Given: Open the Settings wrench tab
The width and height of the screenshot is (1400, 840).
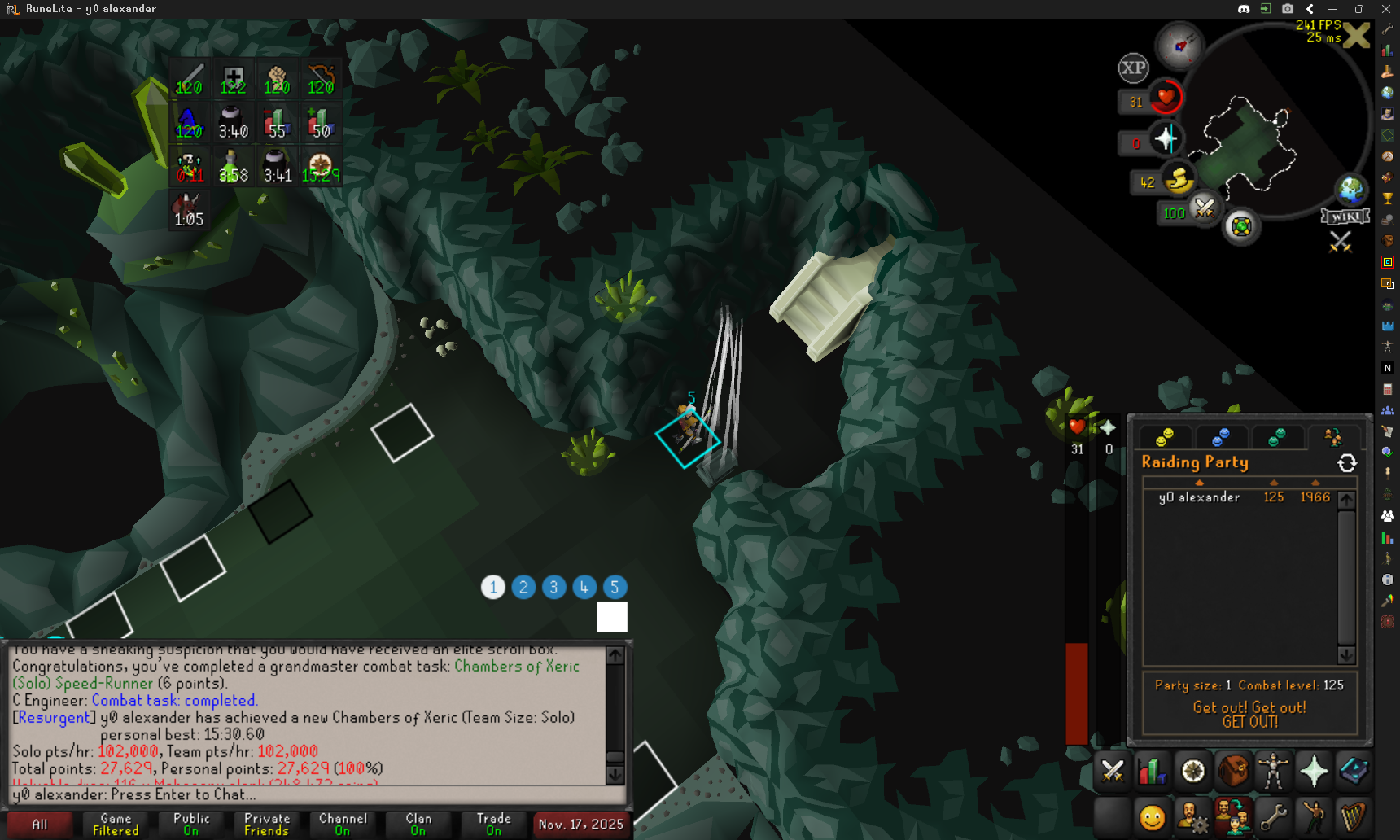Looking at the screenshot, I should coord(1273,816).
